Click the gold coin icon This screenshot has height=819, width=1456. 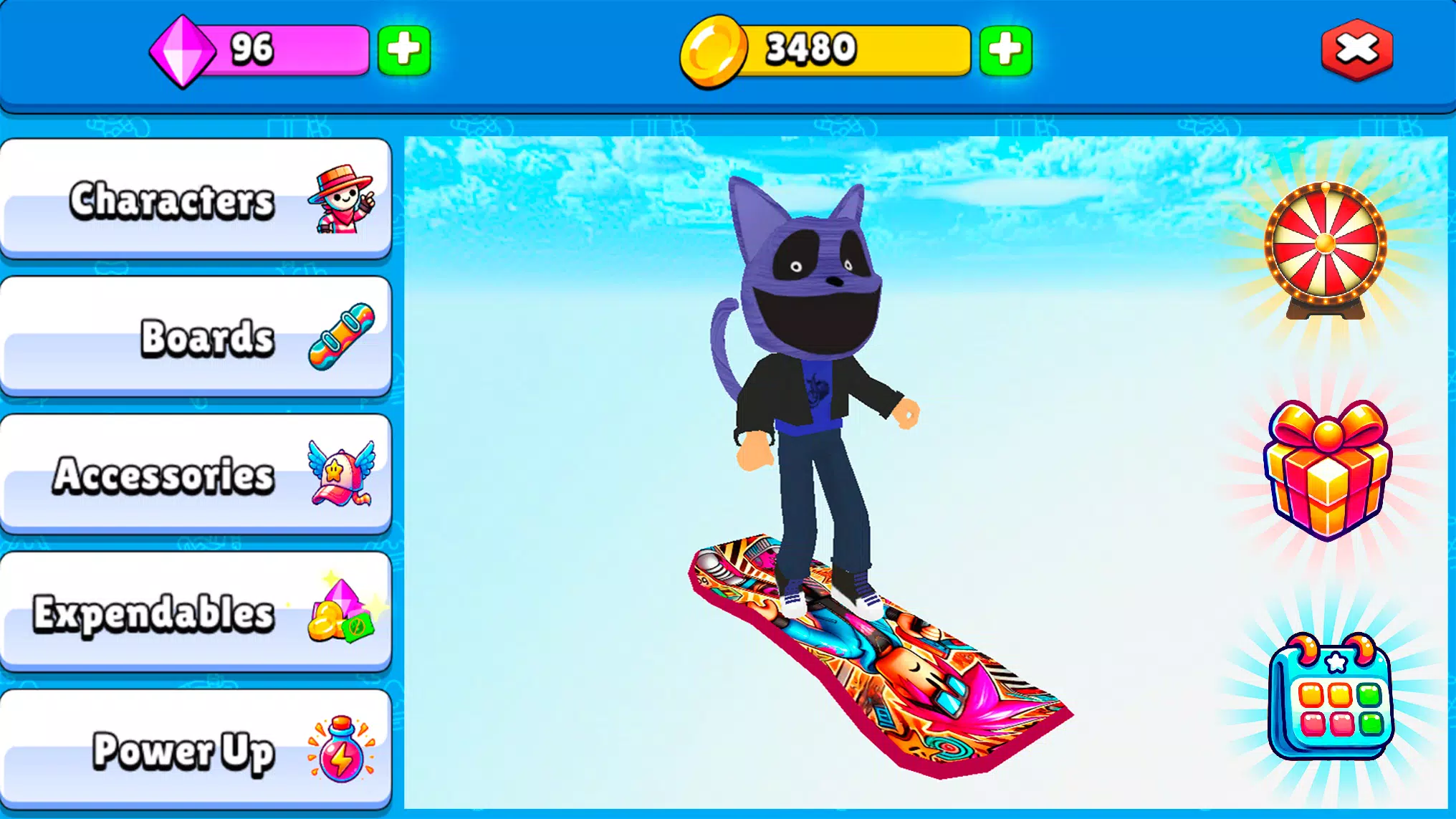point(714,49)
